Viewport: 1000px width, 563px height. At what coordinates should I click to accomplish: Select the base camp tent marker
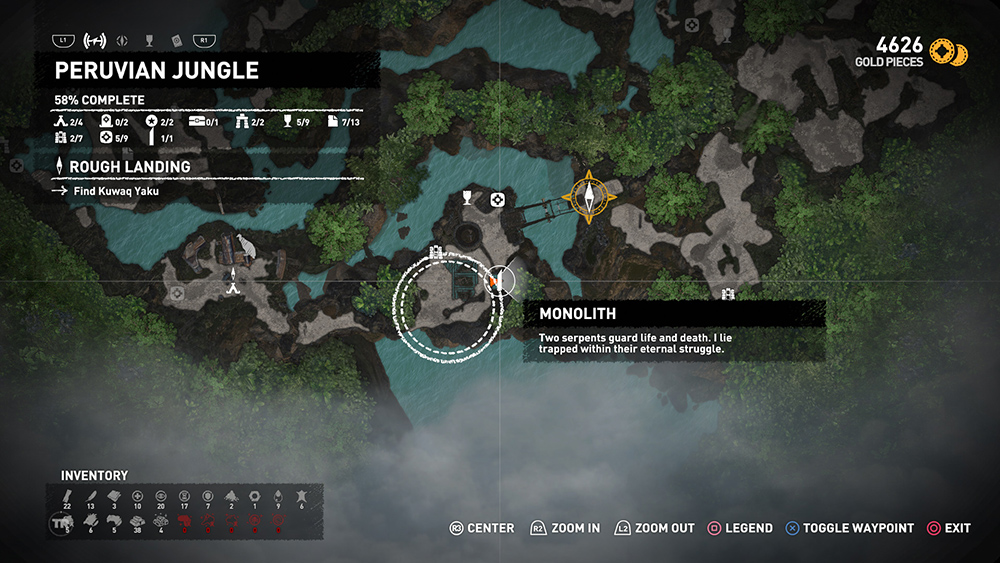[x=233, y=288]
